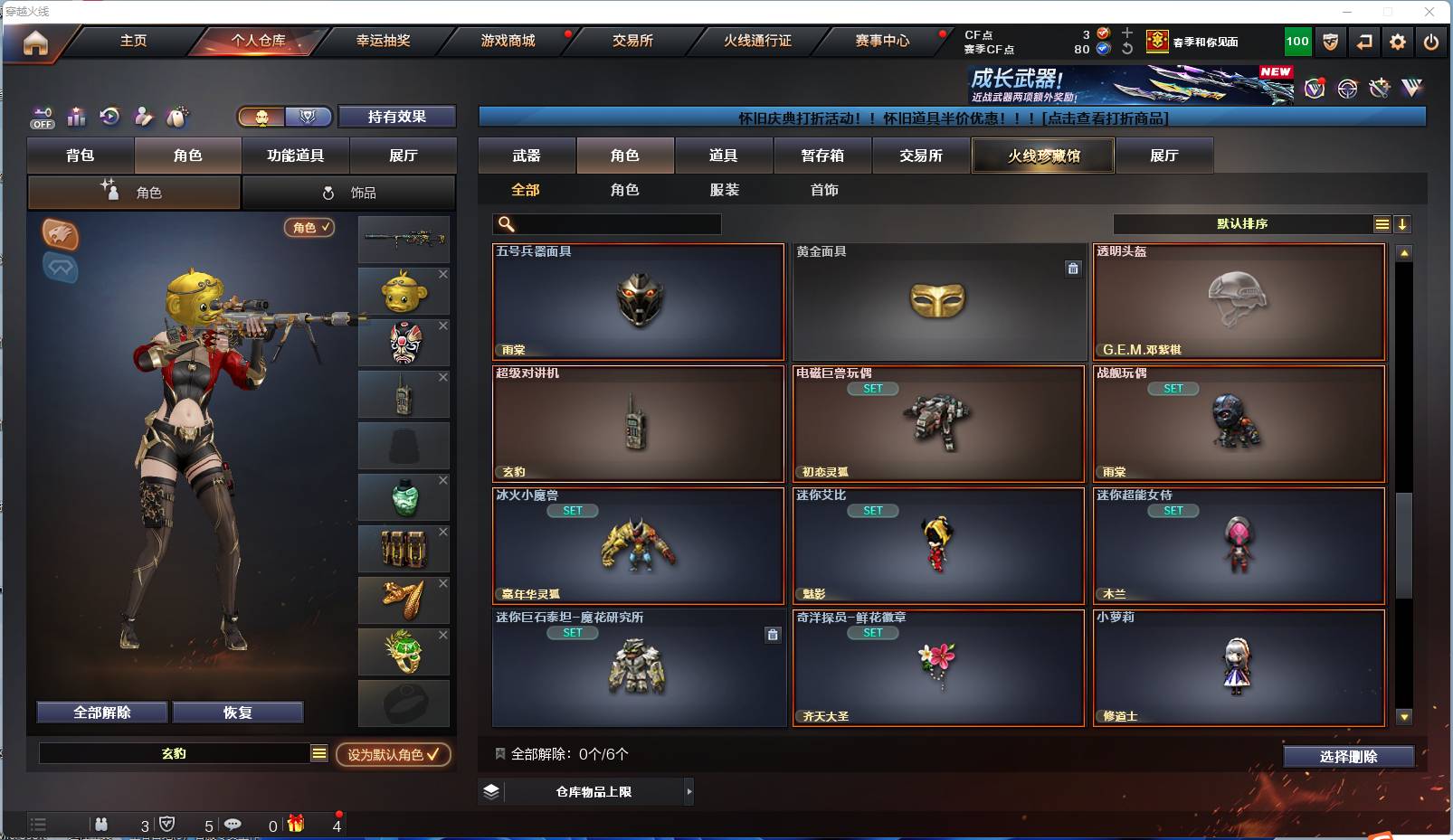1453x840 pixels.
Task: Click the wrench repair icon near top right
Action: [x=1379, y=89]
